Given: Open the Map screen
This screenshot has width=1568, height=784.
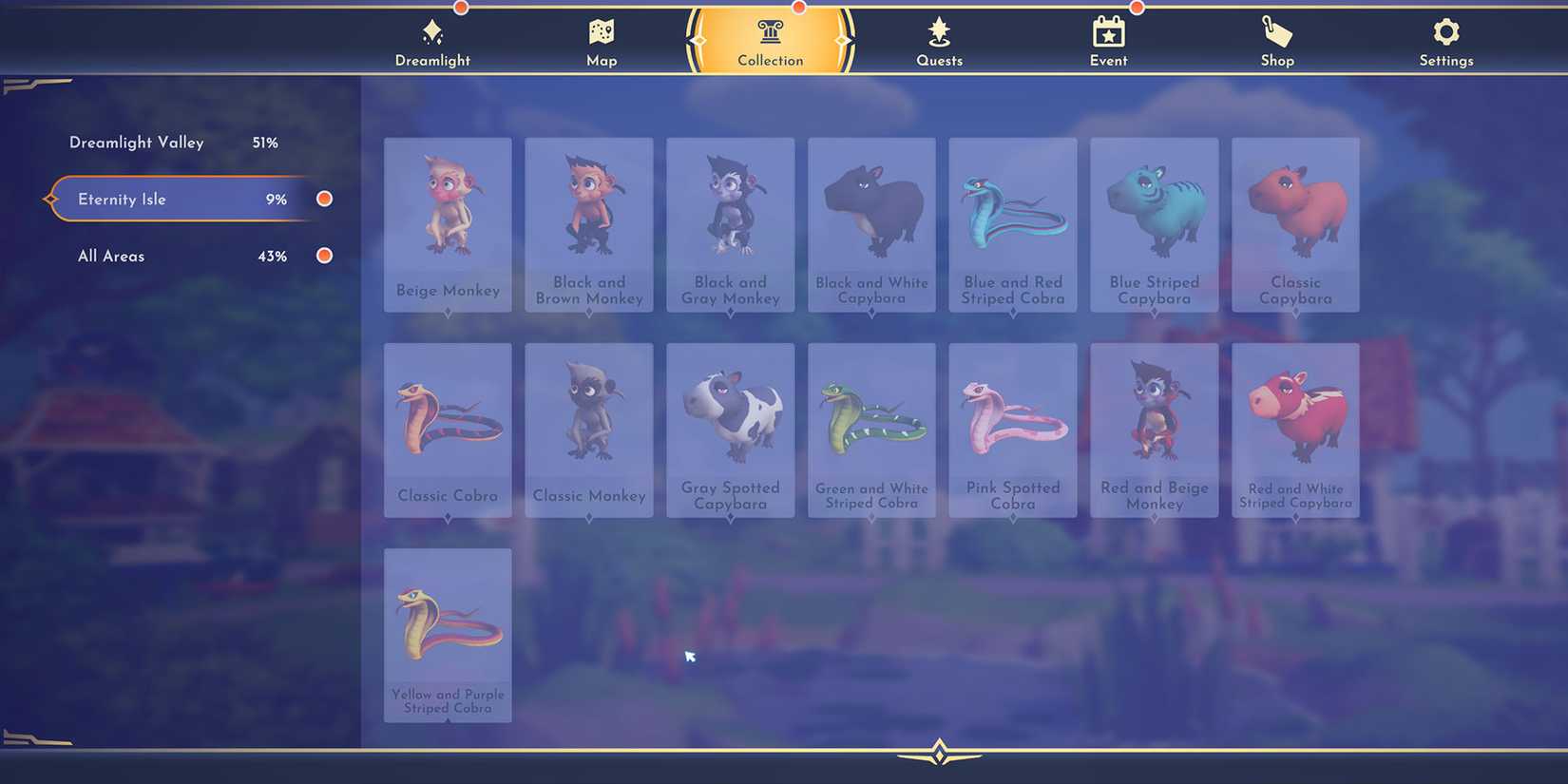Looking at the screenshot, I should coord(601,40).
